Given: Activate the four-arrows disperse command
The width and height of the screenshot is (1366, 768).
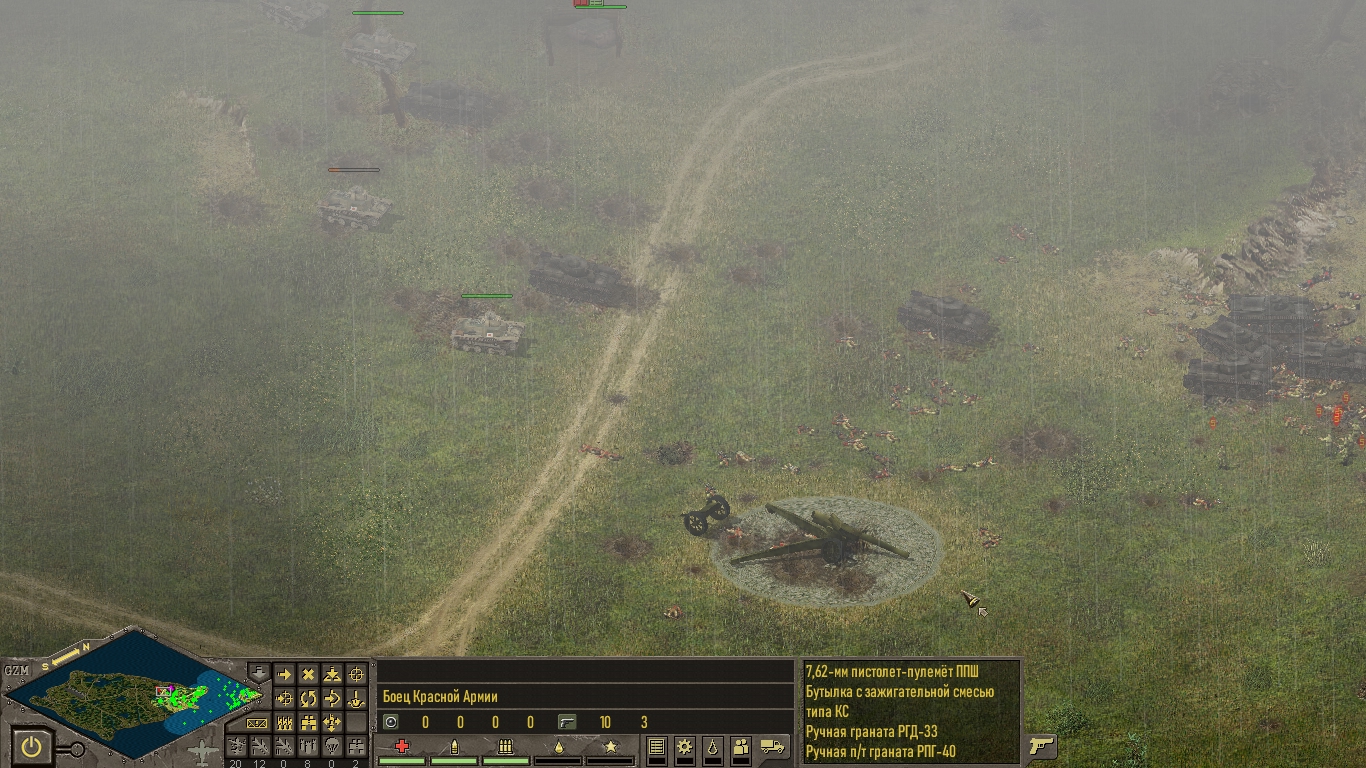Looking at the screenshot, I should click(x=332, y=723).
